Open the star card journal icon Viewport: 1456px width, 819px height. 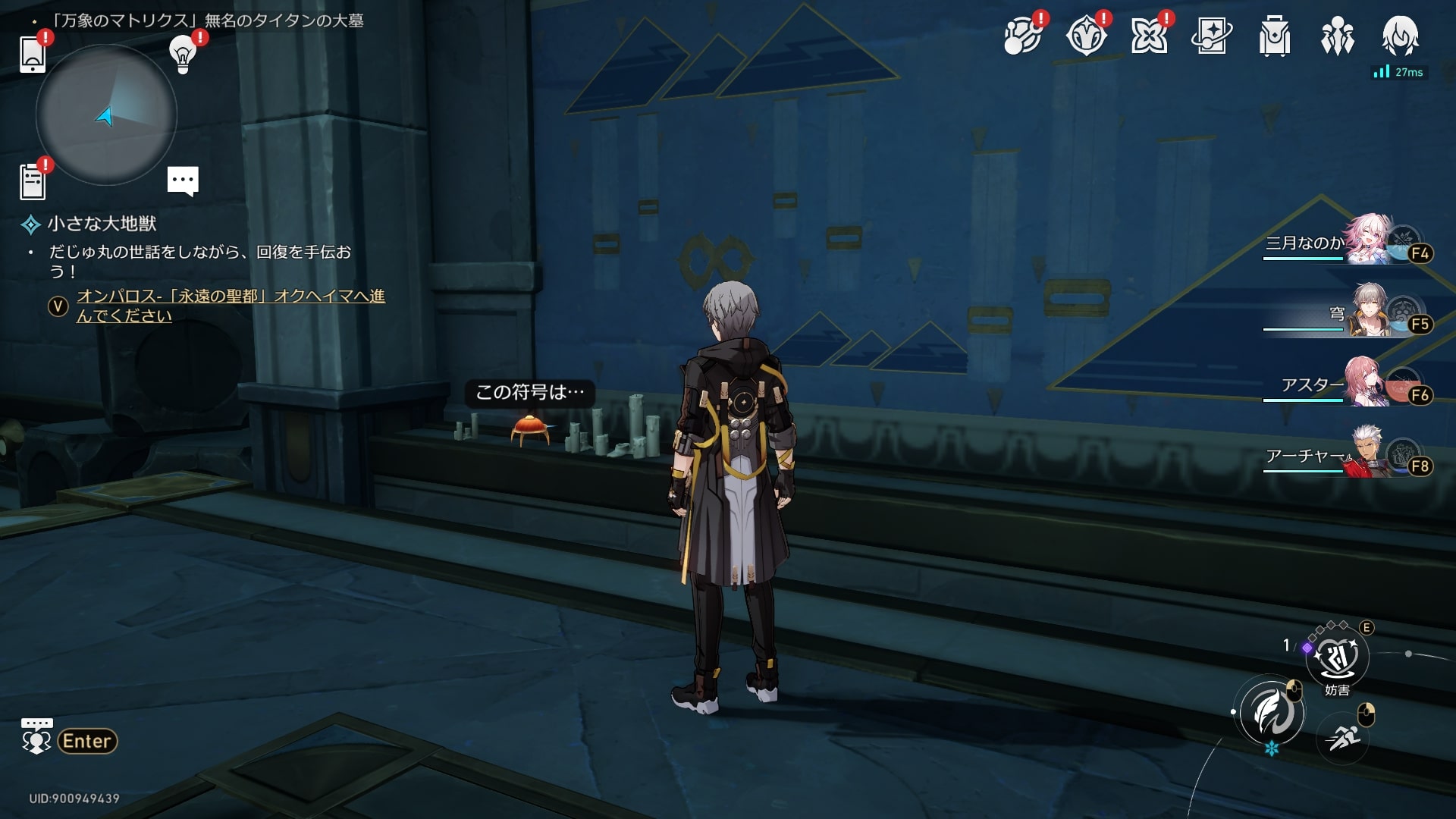[1212, 36]
